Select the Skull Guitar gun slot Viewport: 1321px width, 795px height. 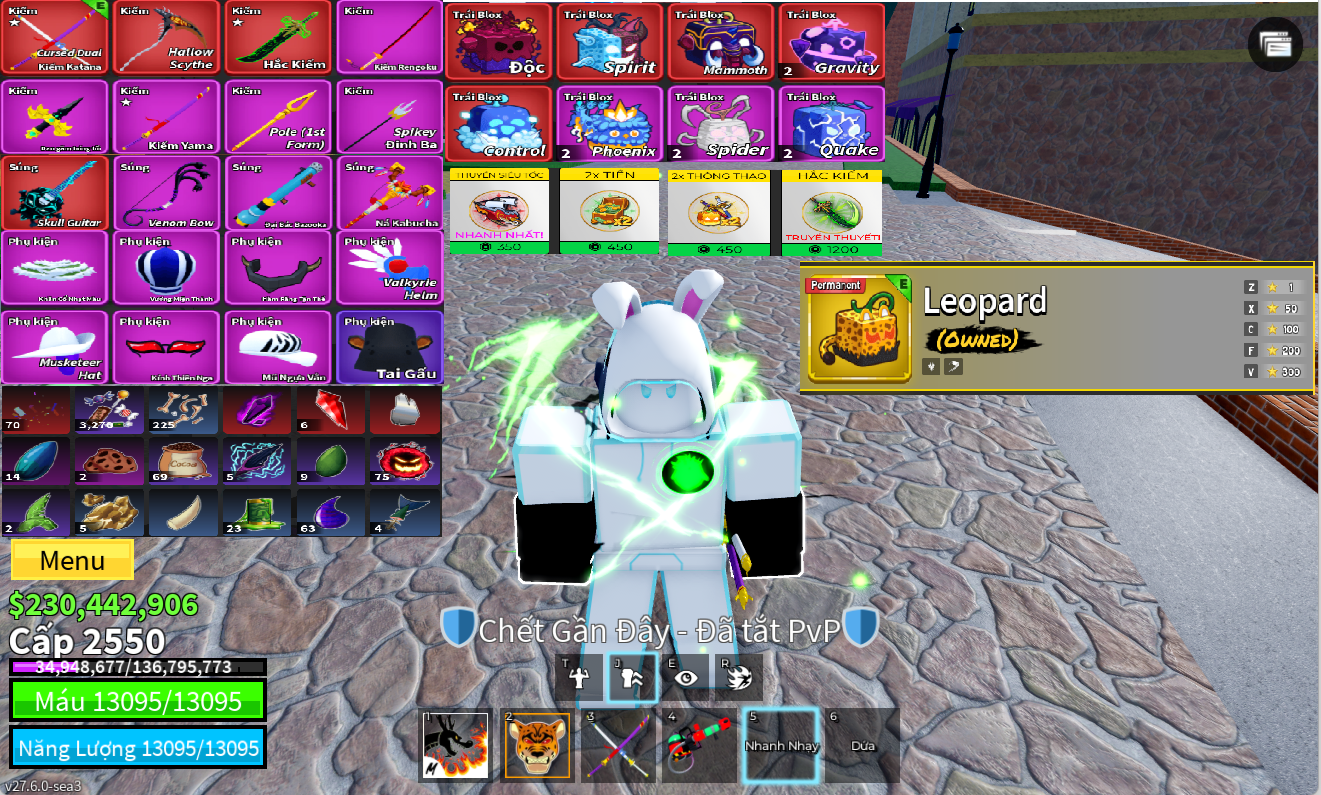(55, 193)
